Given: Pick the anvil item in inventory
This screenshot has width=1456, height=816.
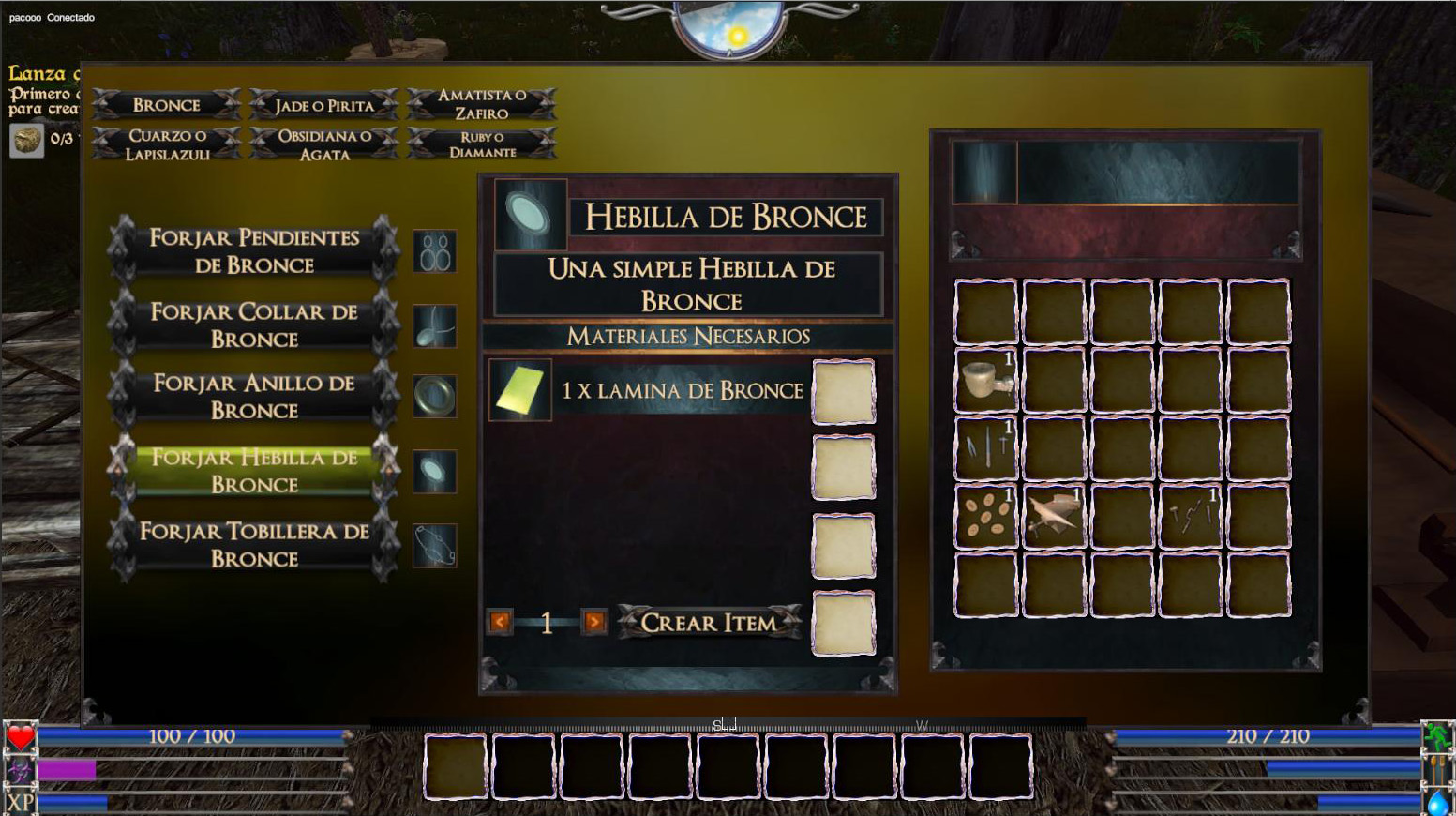Looking at the screenshot, I should click(x=1054, y=516).
